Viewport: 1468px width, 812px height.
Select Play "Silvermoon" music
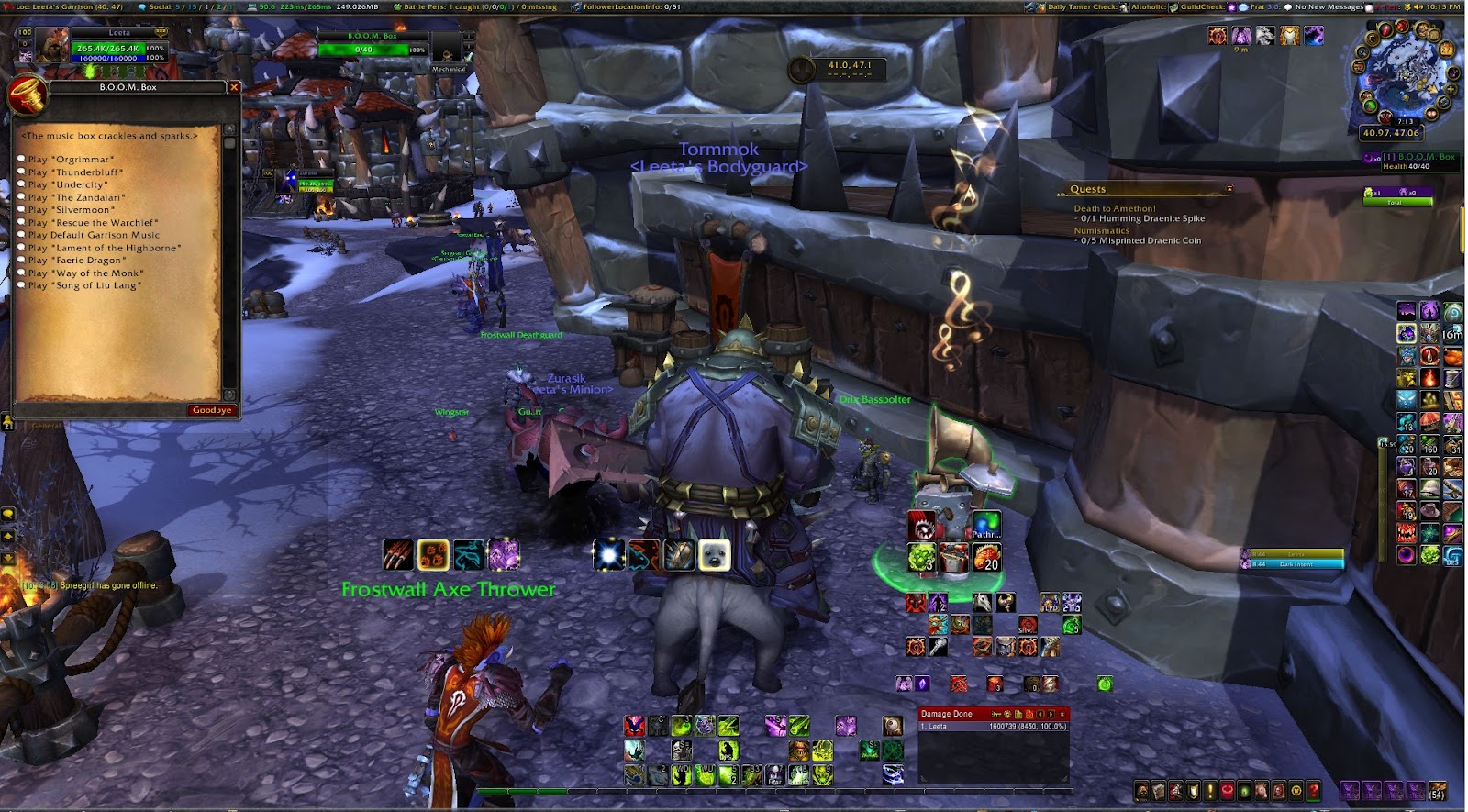click(x=72, y=210)
